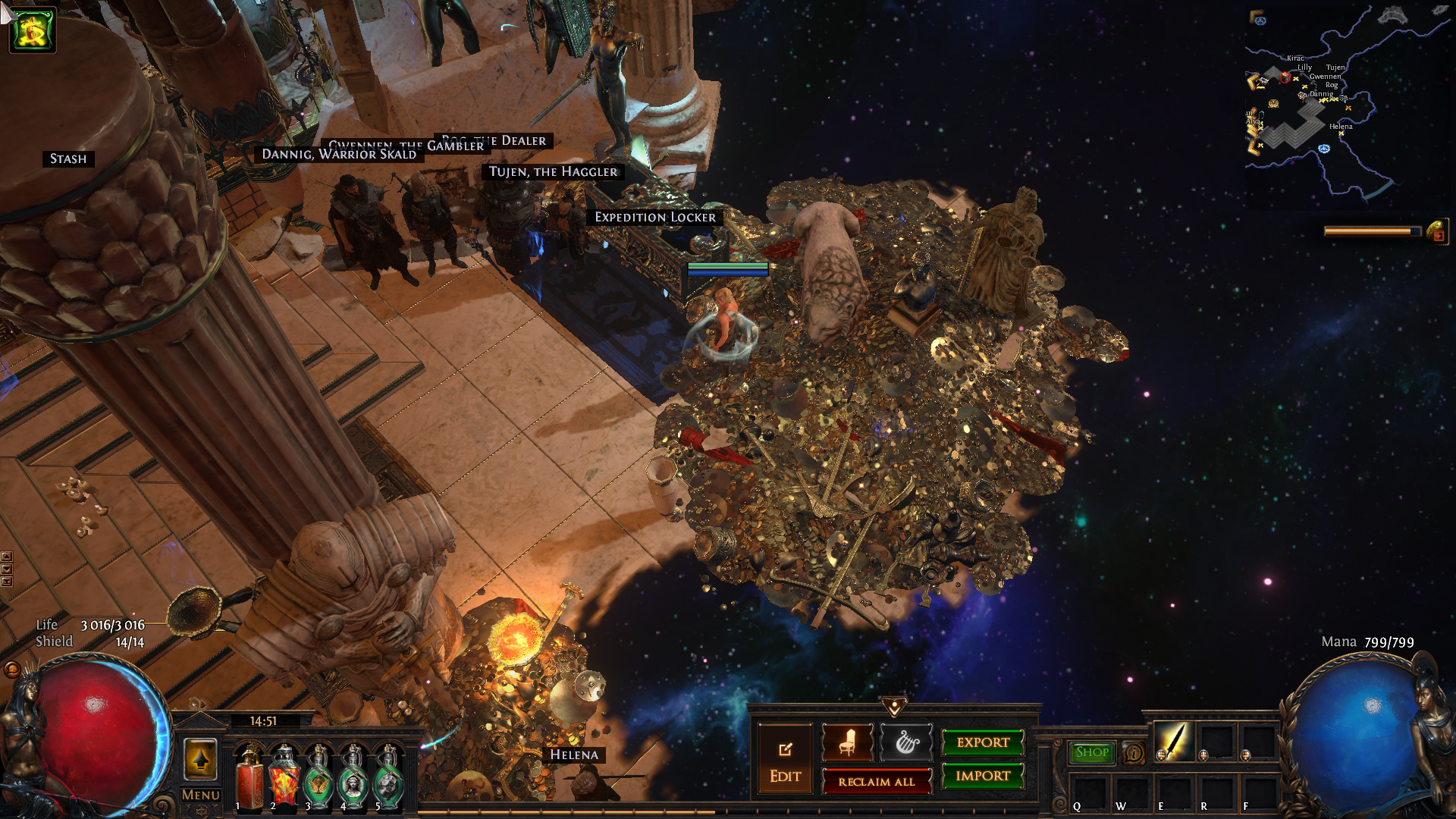Use the green flask in slot 3
Viewport: 1456px width, 819px height.
coord(319,777)
